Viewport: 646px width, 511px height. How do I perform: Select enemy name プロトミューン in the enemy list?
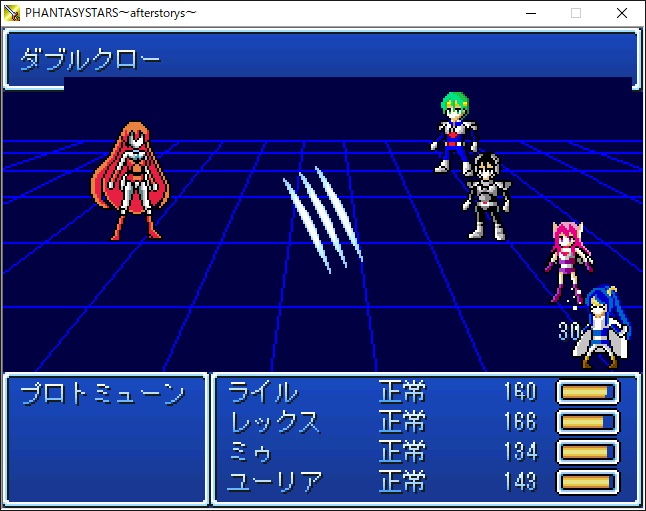click(103, 394)
